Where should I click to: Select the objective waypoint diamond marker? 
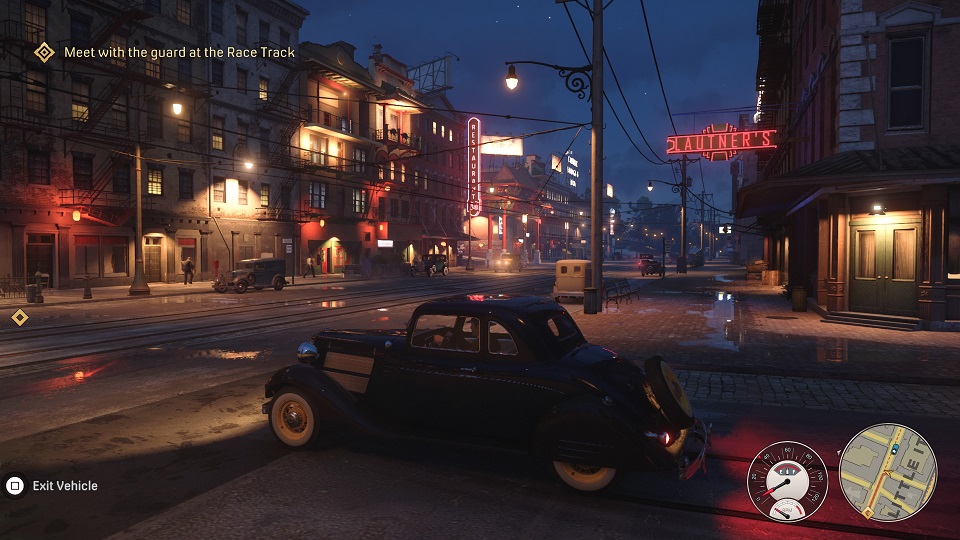coord(19,317)
